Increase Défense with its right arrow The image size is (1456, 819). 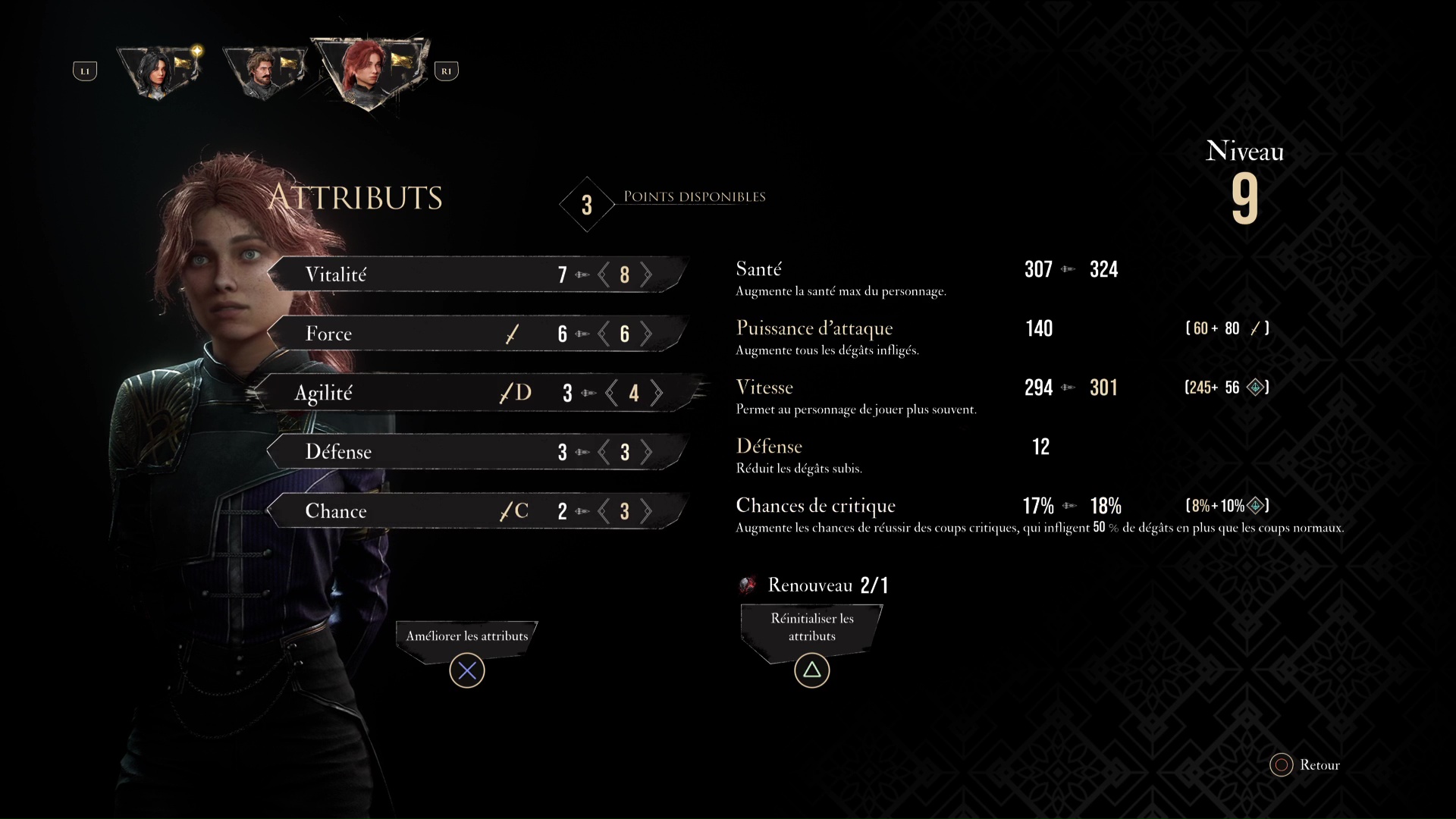[x=646, y=452]
